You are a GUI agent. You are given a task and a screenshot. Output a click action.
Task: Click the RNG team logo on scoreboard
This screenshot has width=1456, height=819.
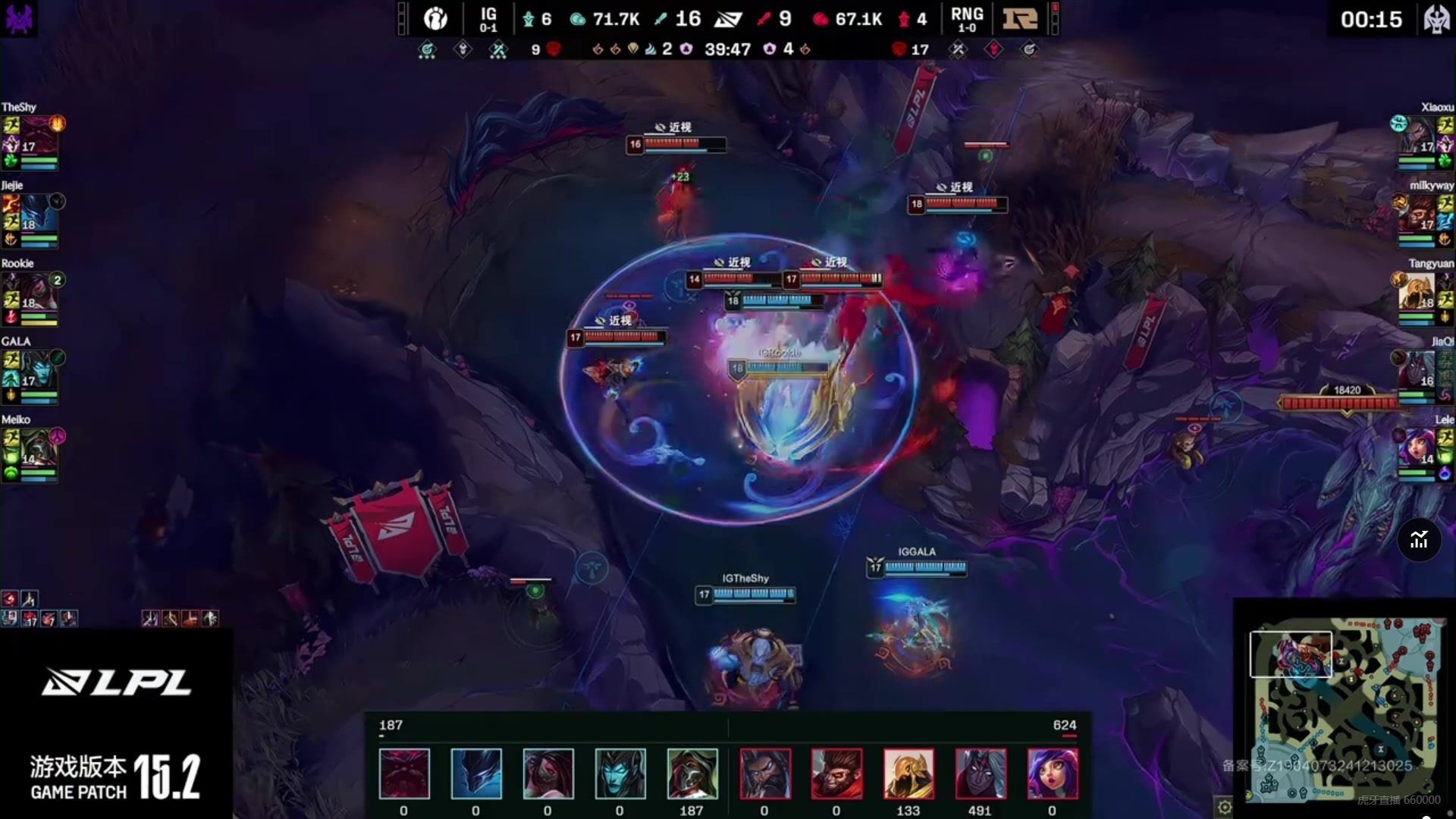(1020, 18)
